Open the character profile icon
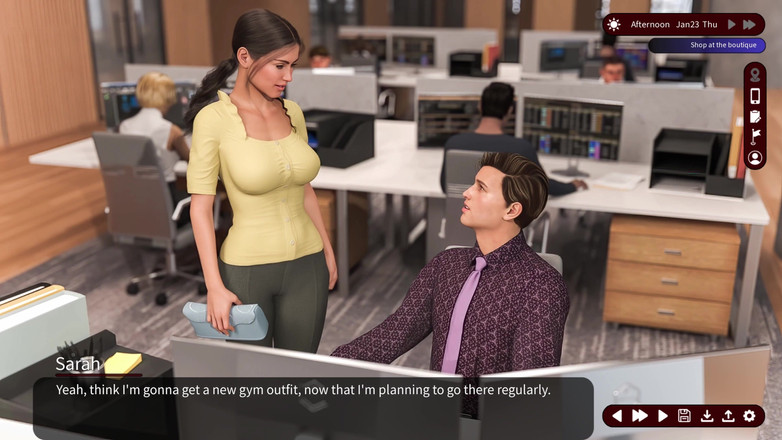The image size is (782, 440). (755, 158)
